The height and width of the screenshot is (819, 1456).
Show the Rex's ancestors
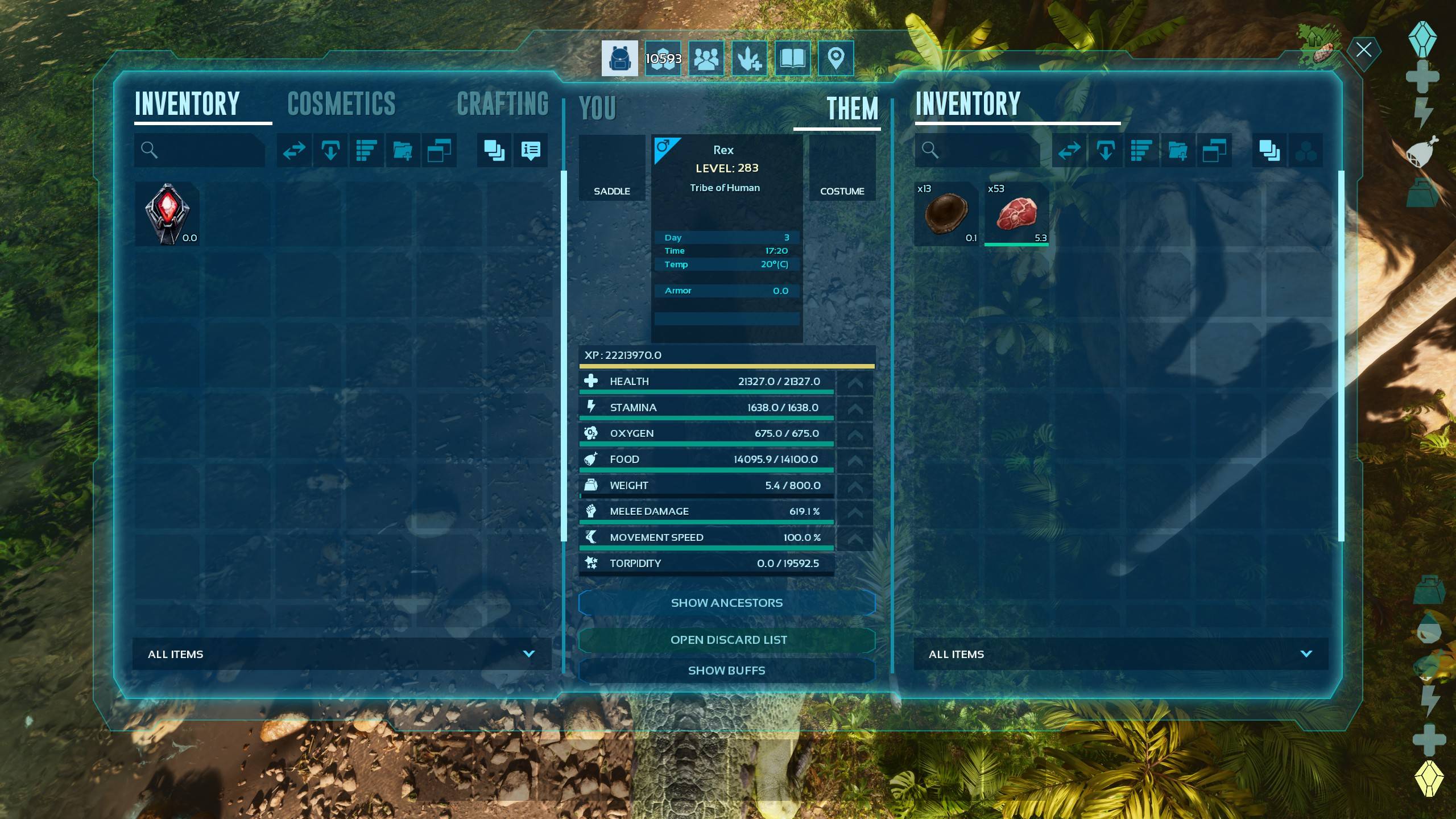pyautogui.click(x=726, y=603)
